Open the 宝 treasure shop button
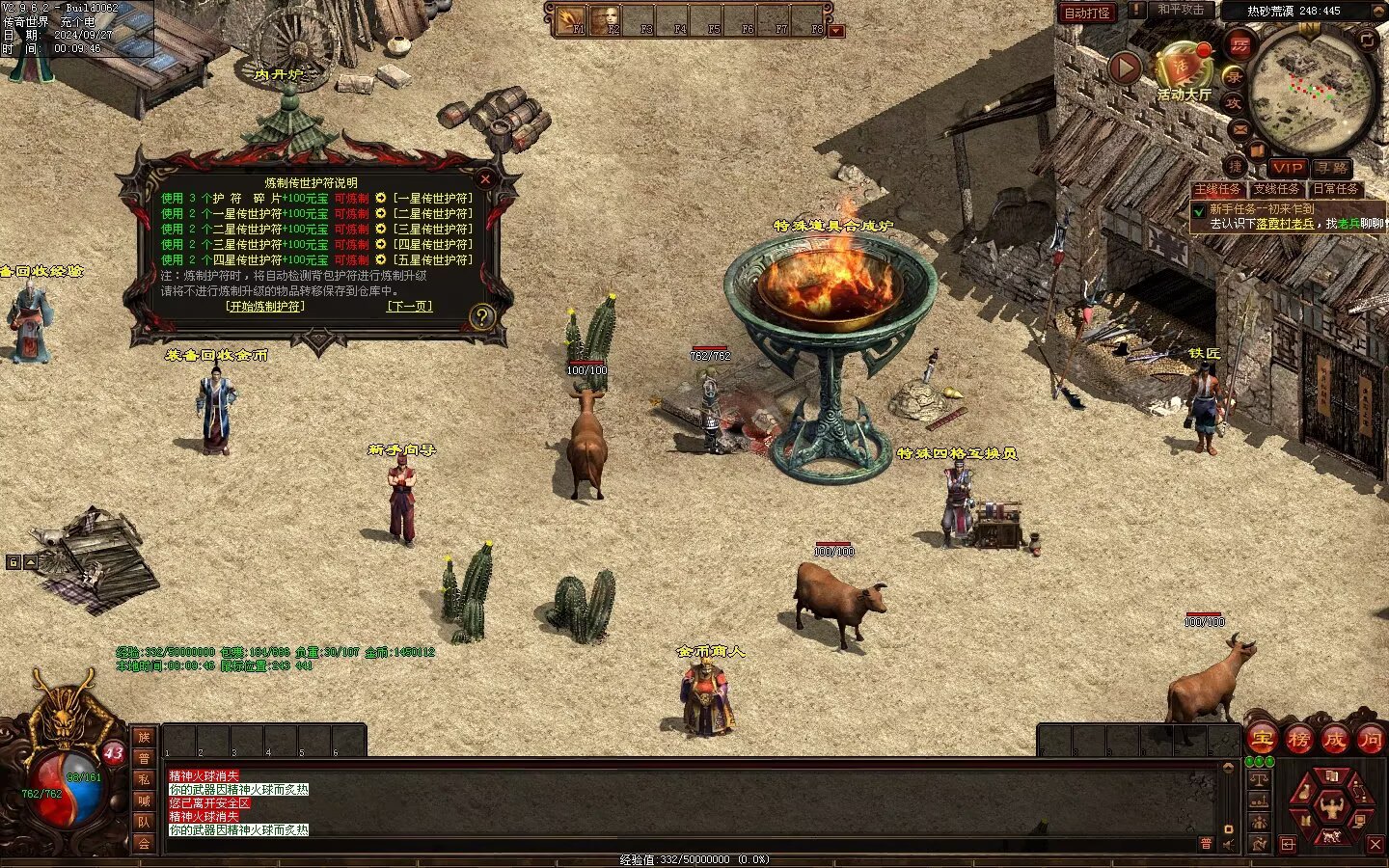The image size is (1389, 868). pyautogui.click(x=1262, y=740)
